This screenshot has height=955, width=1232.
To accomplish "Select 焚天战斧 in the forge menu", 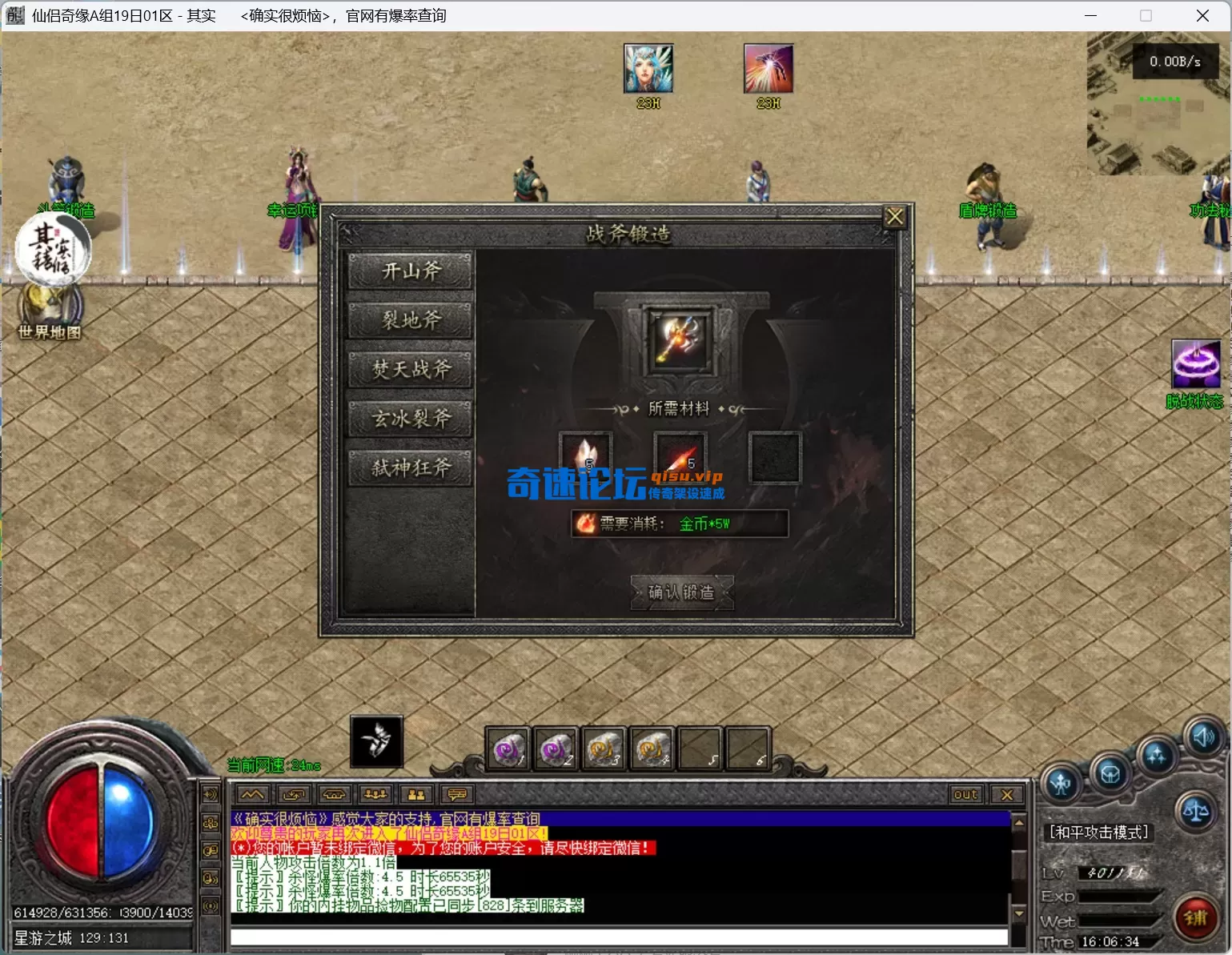I will point(411,369).
